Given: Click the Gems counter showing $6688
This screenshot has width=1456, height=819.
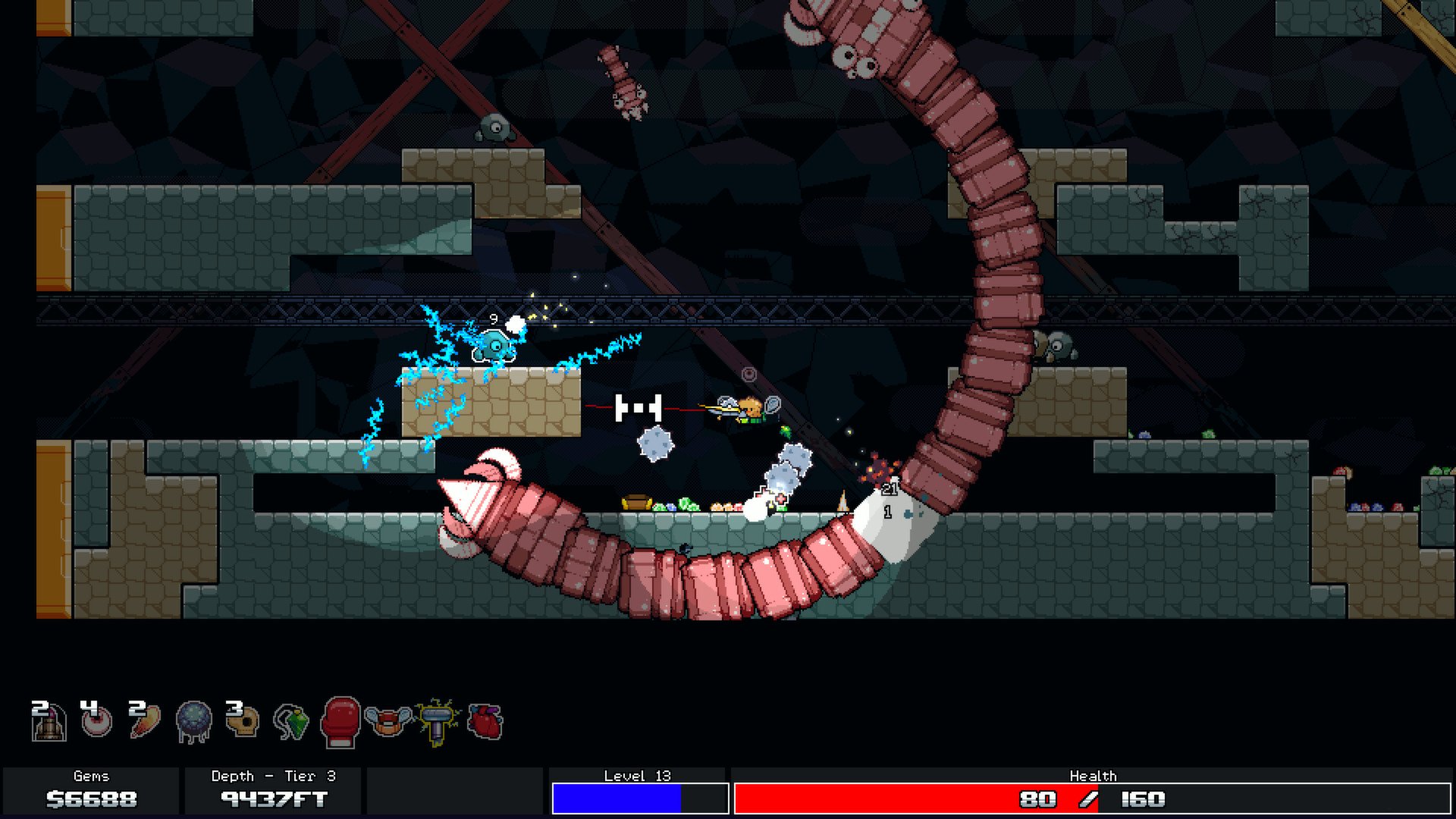Looking at the screenshot, I should click(90, 798).
